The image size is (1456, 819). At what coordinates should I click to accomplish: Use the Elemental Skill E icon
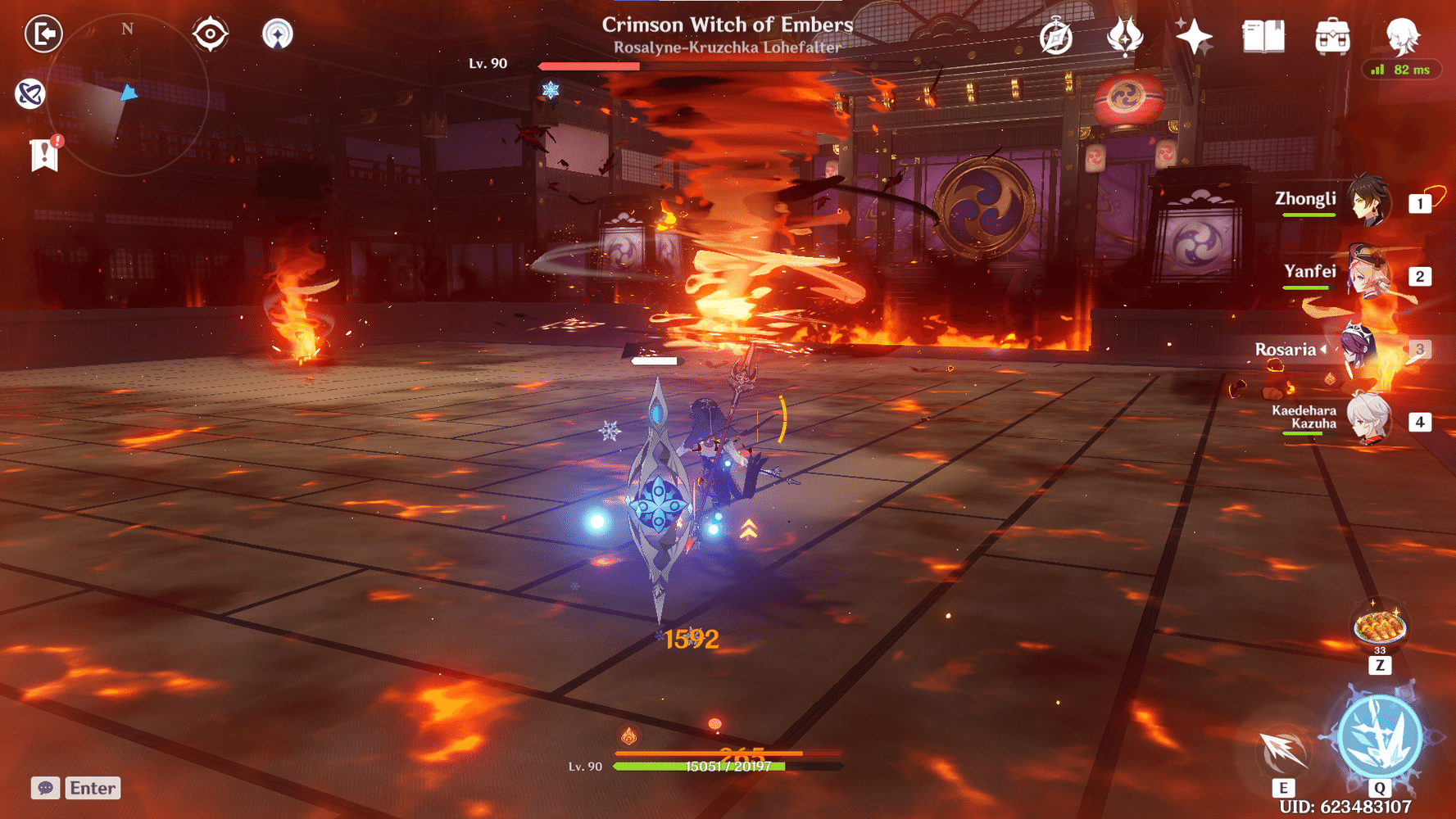tap(1281, 748)
